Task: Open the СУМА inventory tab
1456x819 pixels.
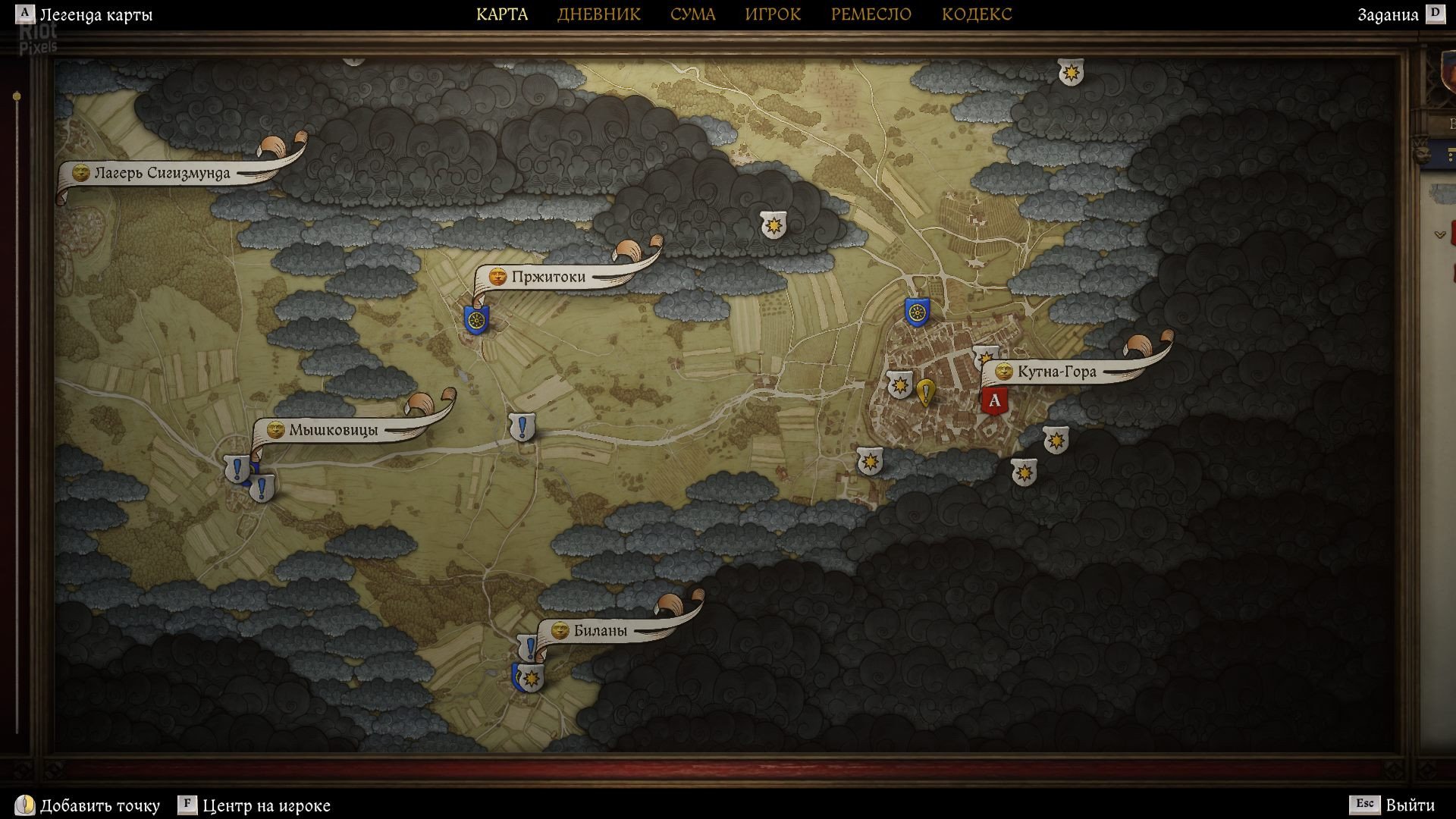Action: [692, 14]
